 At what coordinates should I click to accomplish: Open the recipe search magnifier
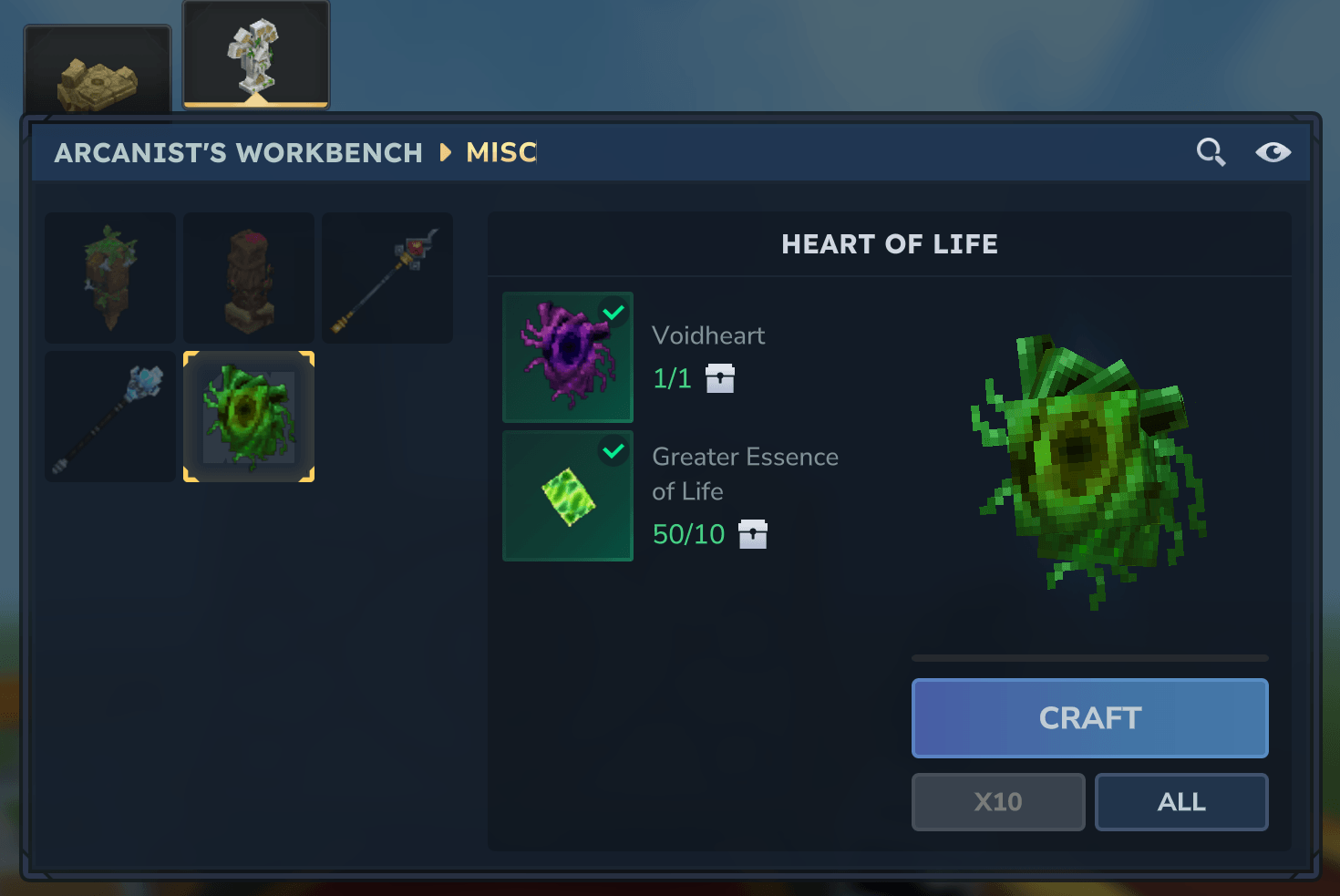1211,152
